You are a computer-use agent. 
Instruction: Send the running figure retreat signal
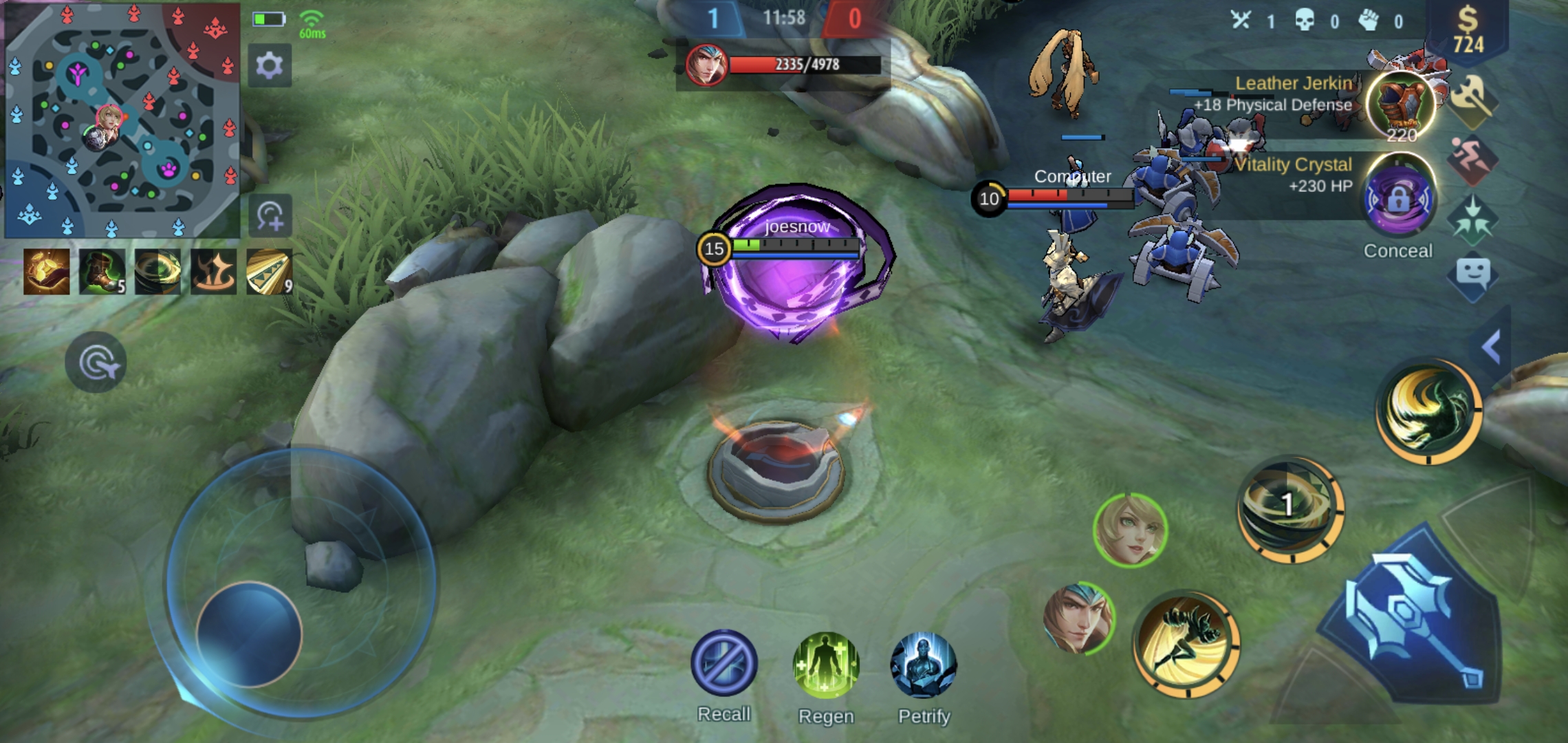point(1472,159)
